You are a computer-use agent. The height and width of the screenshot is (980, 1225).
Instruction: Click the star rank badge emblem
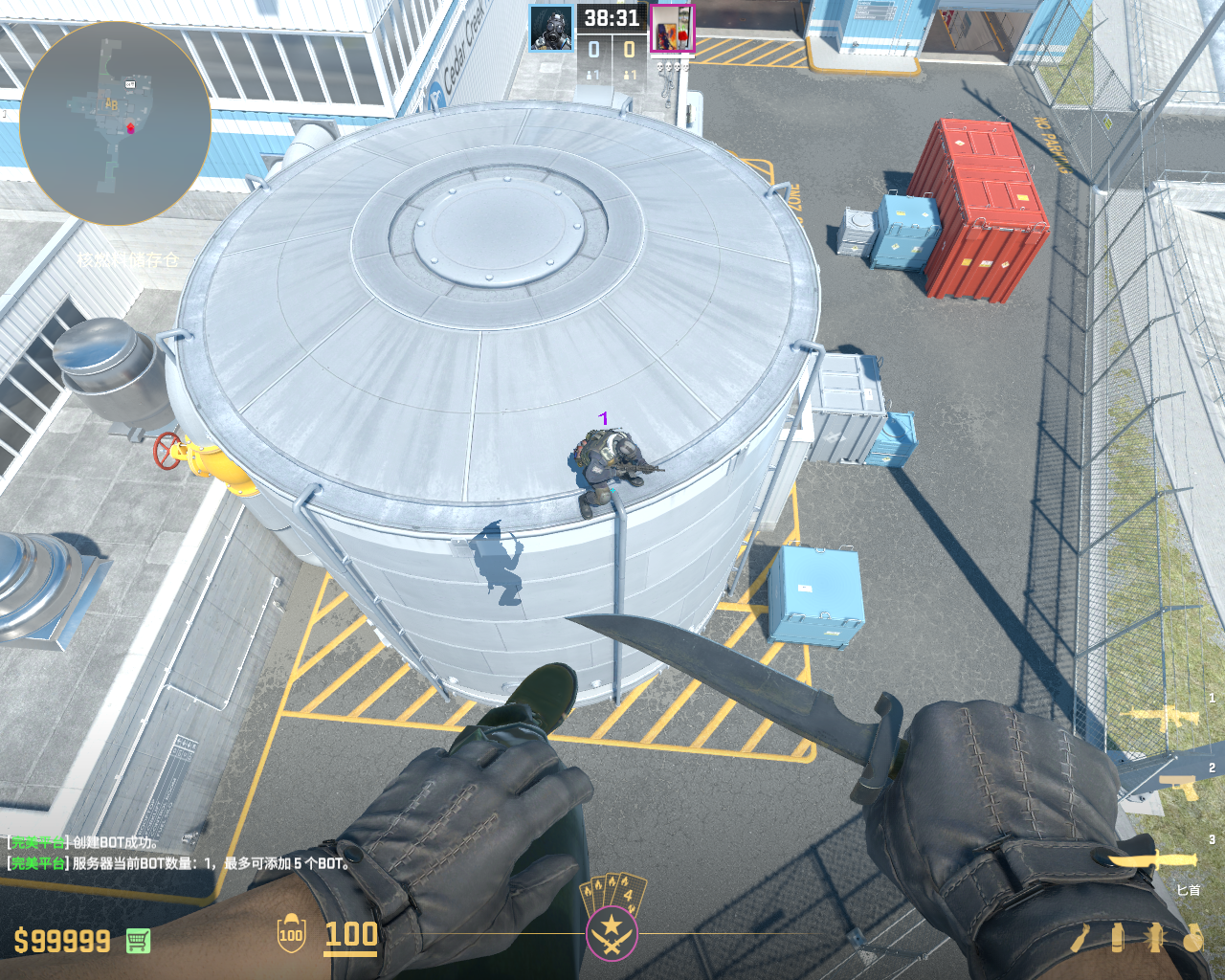pos(612,930)
